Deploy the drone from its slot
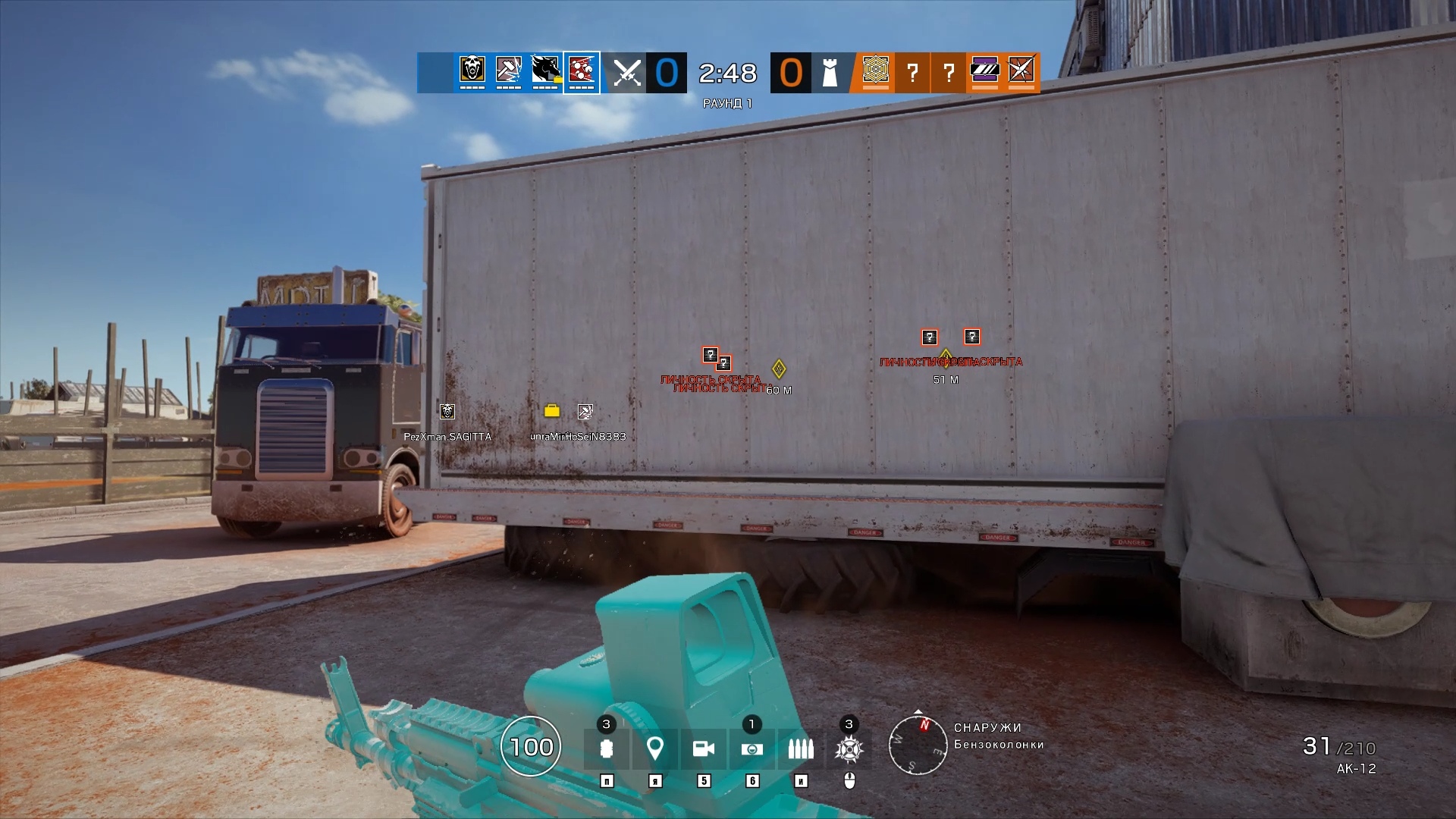Image resolution: width=1456 pixels, height=819 pixels. pos(752,749)
